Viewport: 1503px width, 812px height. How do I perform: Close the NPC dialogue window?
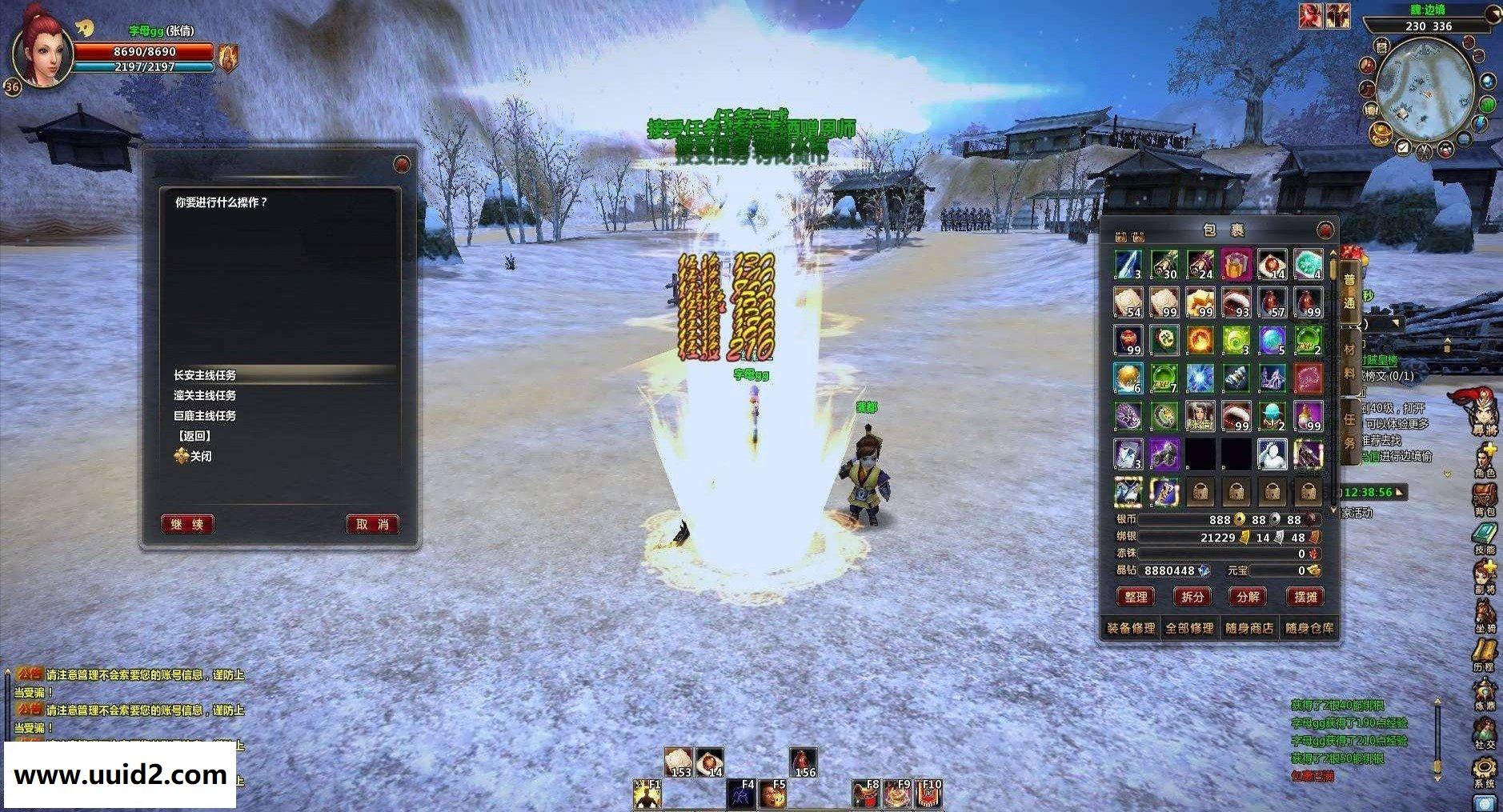[402, 165]
